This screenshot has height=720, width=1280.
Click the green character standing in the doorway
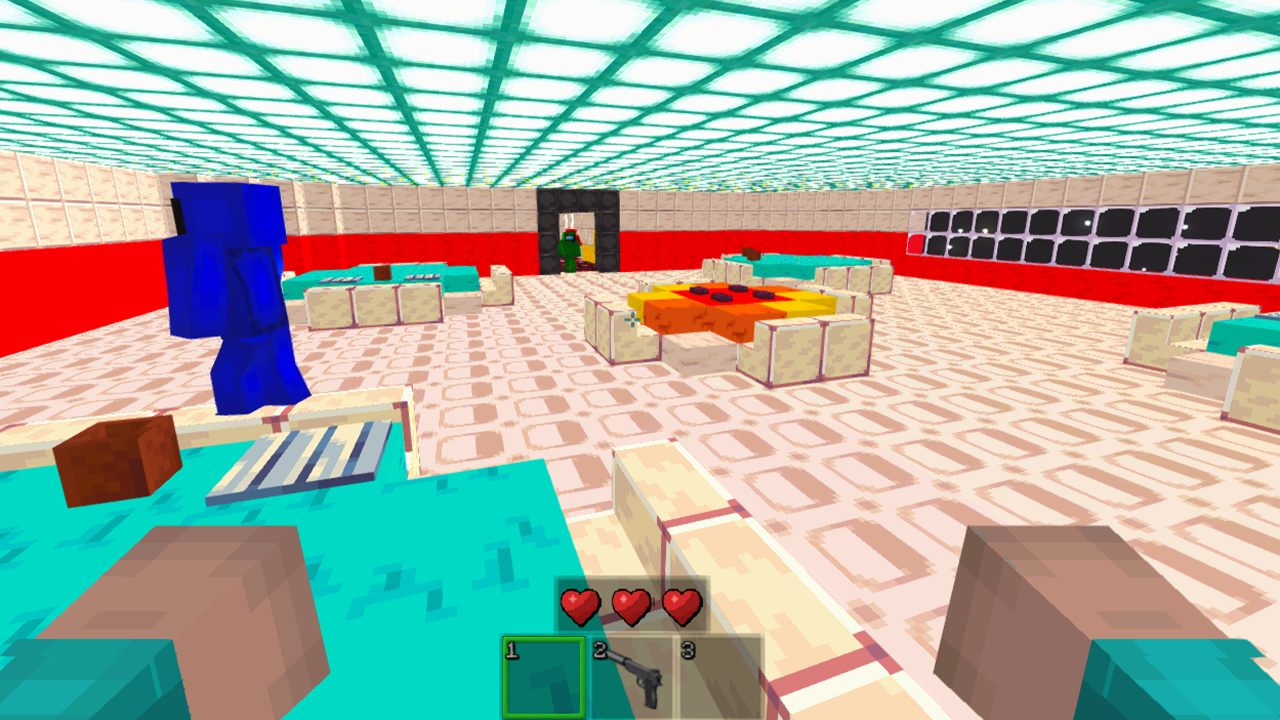(x=570, y=250)
